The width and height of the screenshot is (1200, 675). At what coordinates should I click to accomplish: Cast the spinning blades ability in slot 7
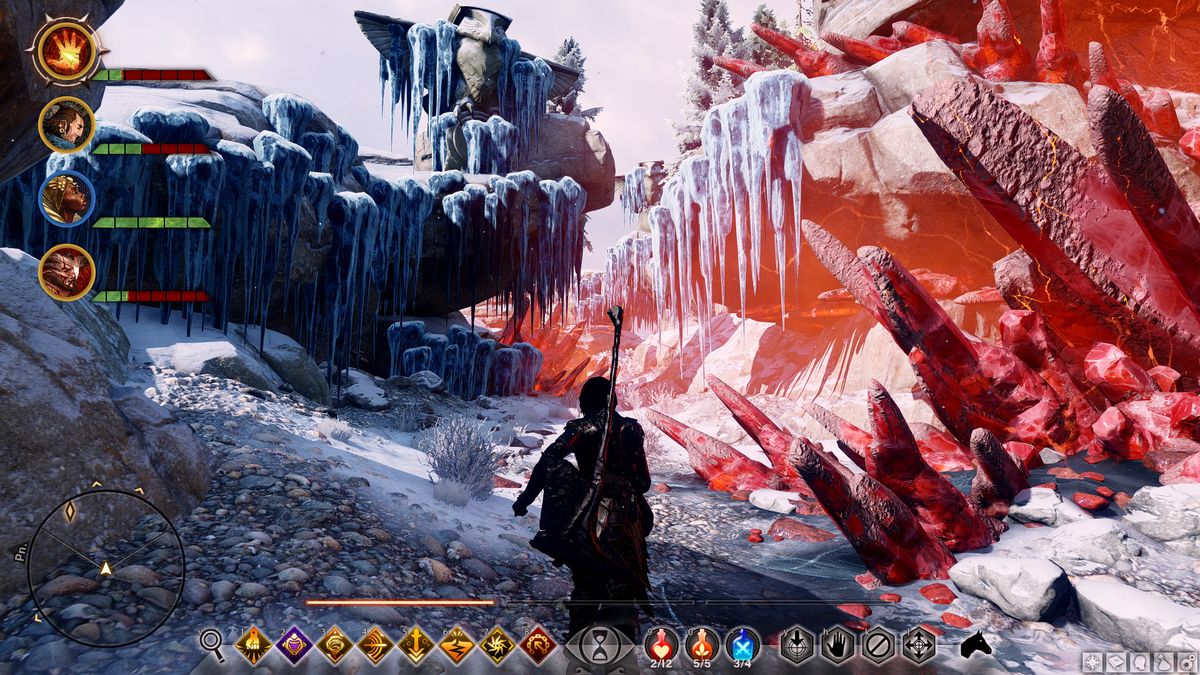[497, 645]
